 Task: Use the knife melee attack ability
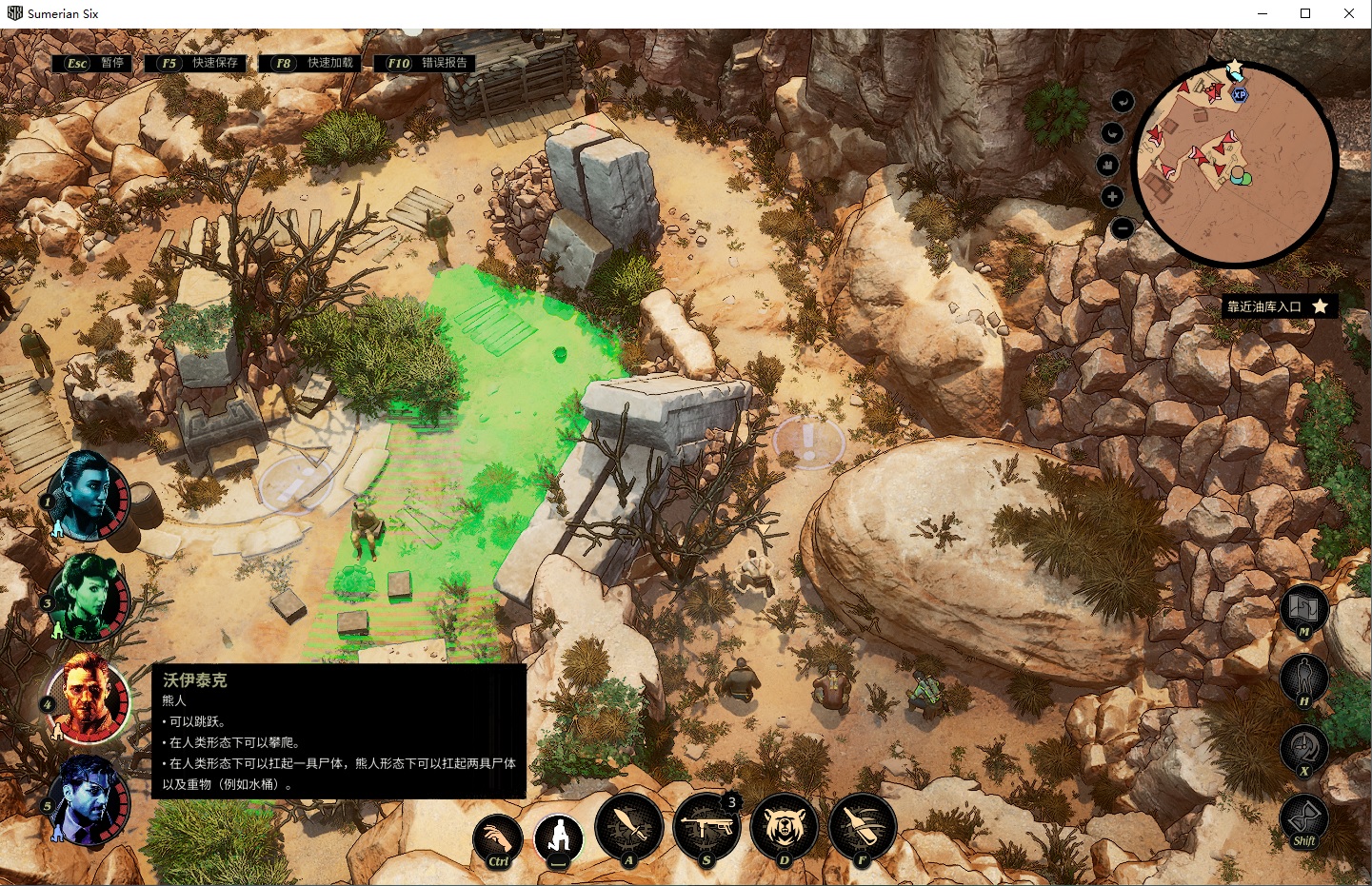pos(628,826)
